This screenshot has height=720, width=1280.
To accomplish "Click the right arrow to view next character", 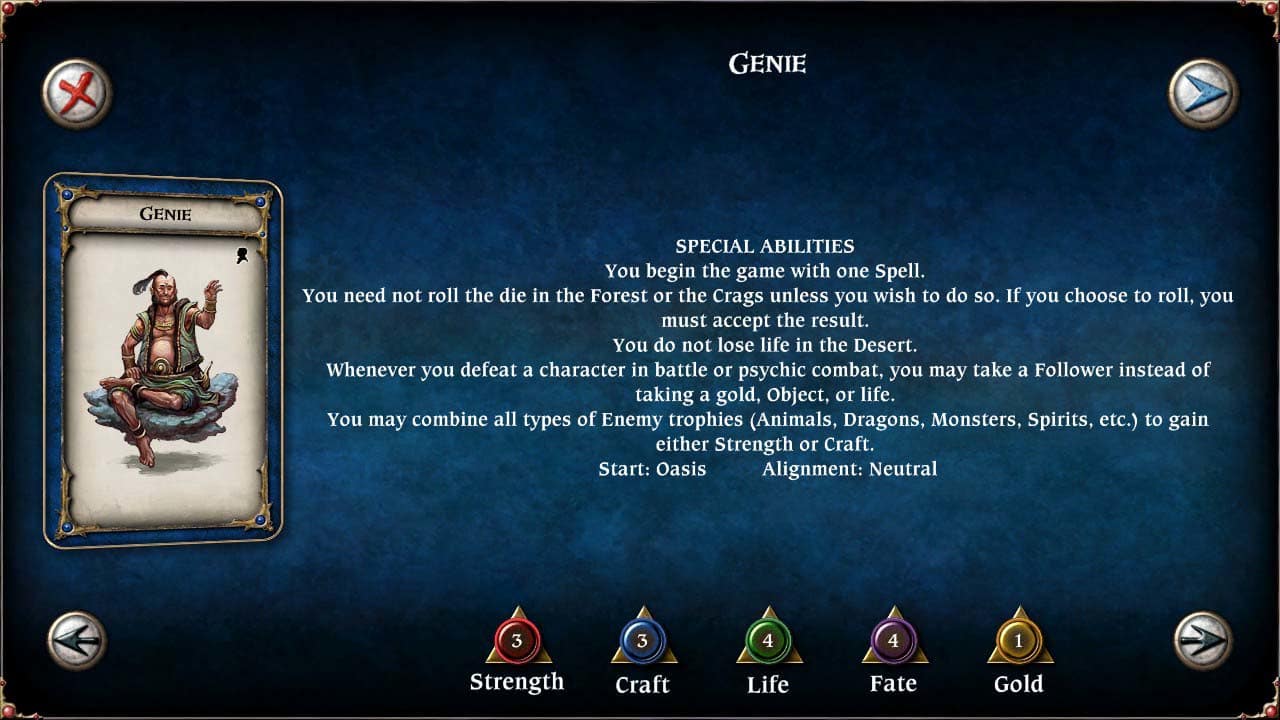I will pyautogui.click(x=1204, y=641).
